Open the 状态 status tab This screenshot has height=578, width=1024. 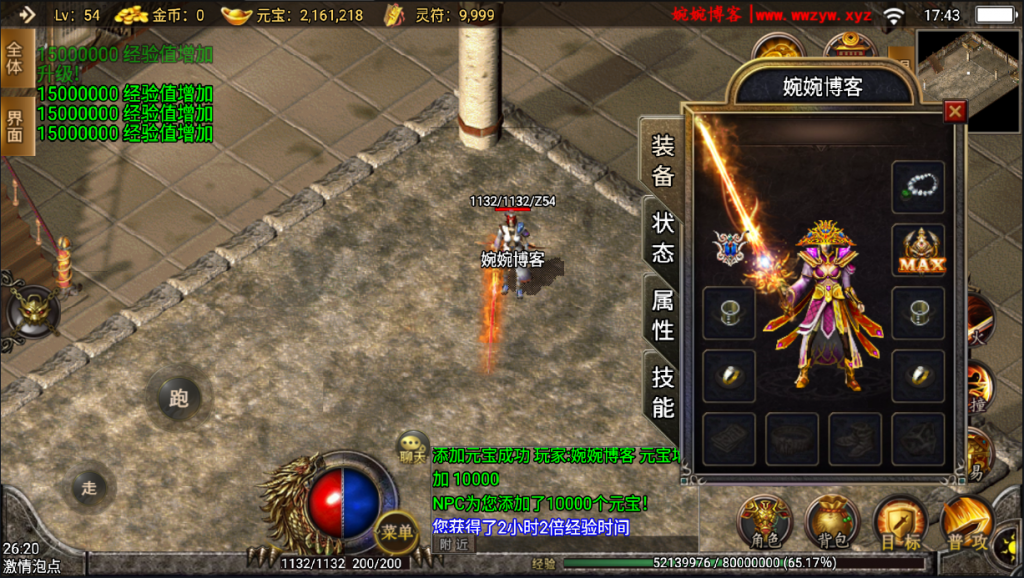point(663,237)
